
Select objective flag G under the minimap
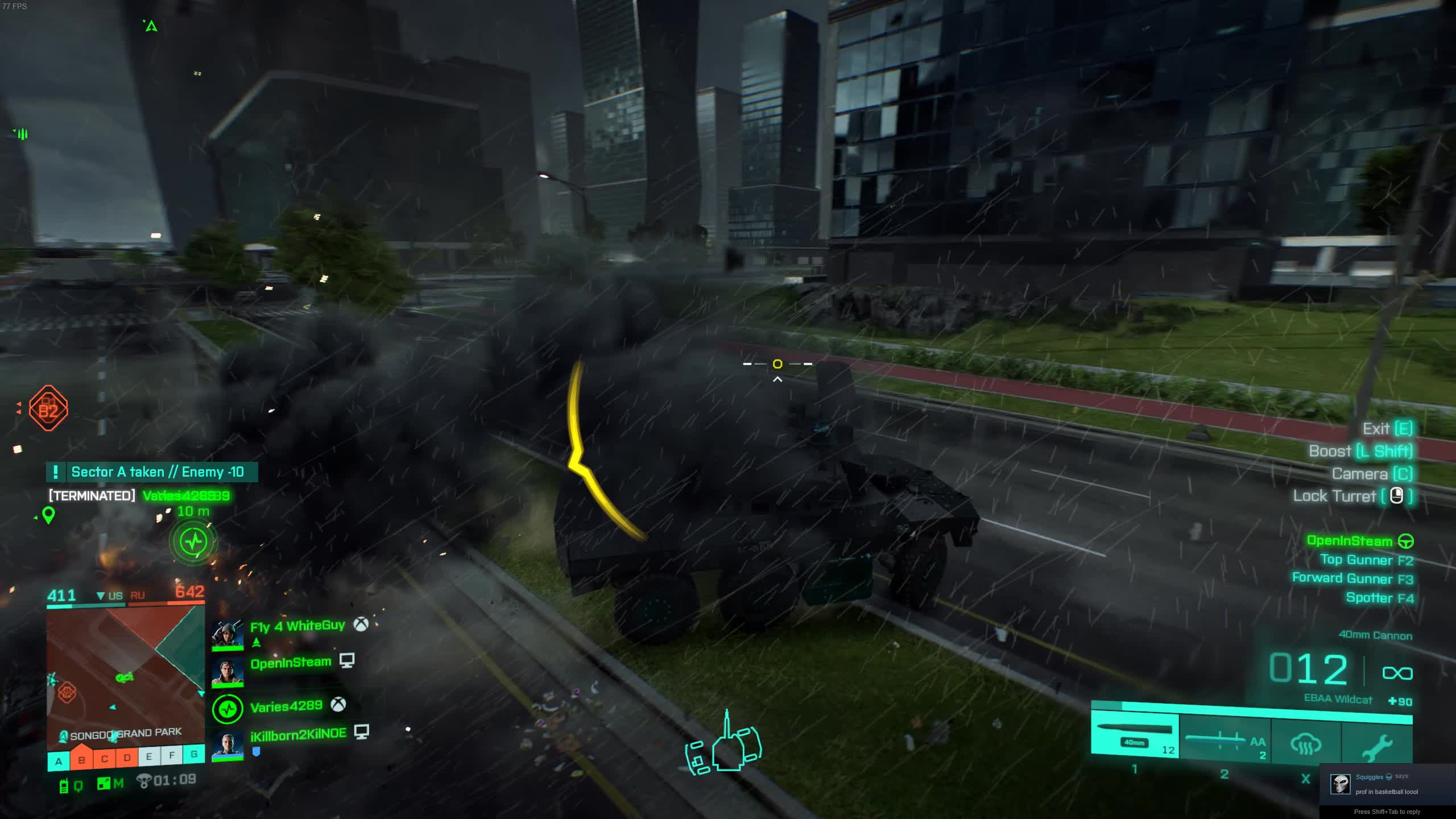(194, 754)
